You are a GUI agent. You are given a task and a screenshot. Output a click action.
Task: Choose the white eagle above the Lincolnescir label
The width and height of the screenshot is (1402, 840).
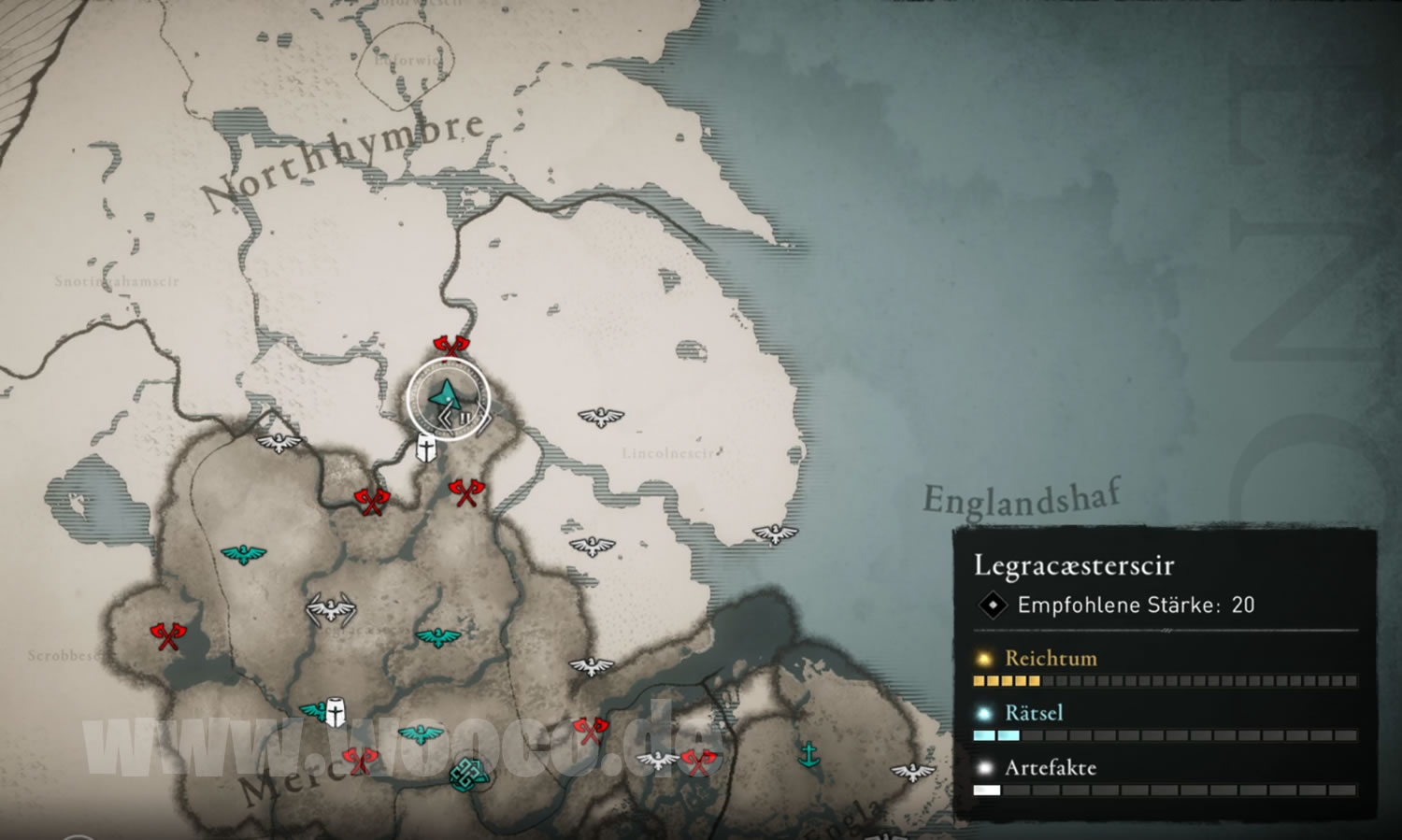click(x=600, y=416)
